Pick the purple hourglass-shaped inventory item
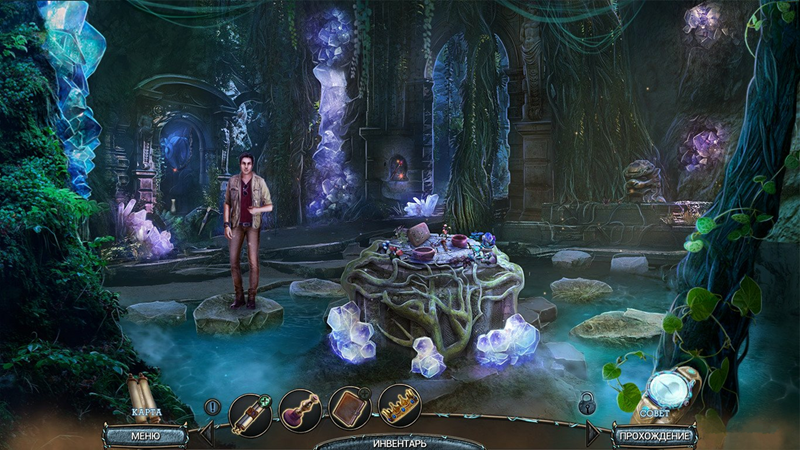Screen dimensions: 800x450 300,411
